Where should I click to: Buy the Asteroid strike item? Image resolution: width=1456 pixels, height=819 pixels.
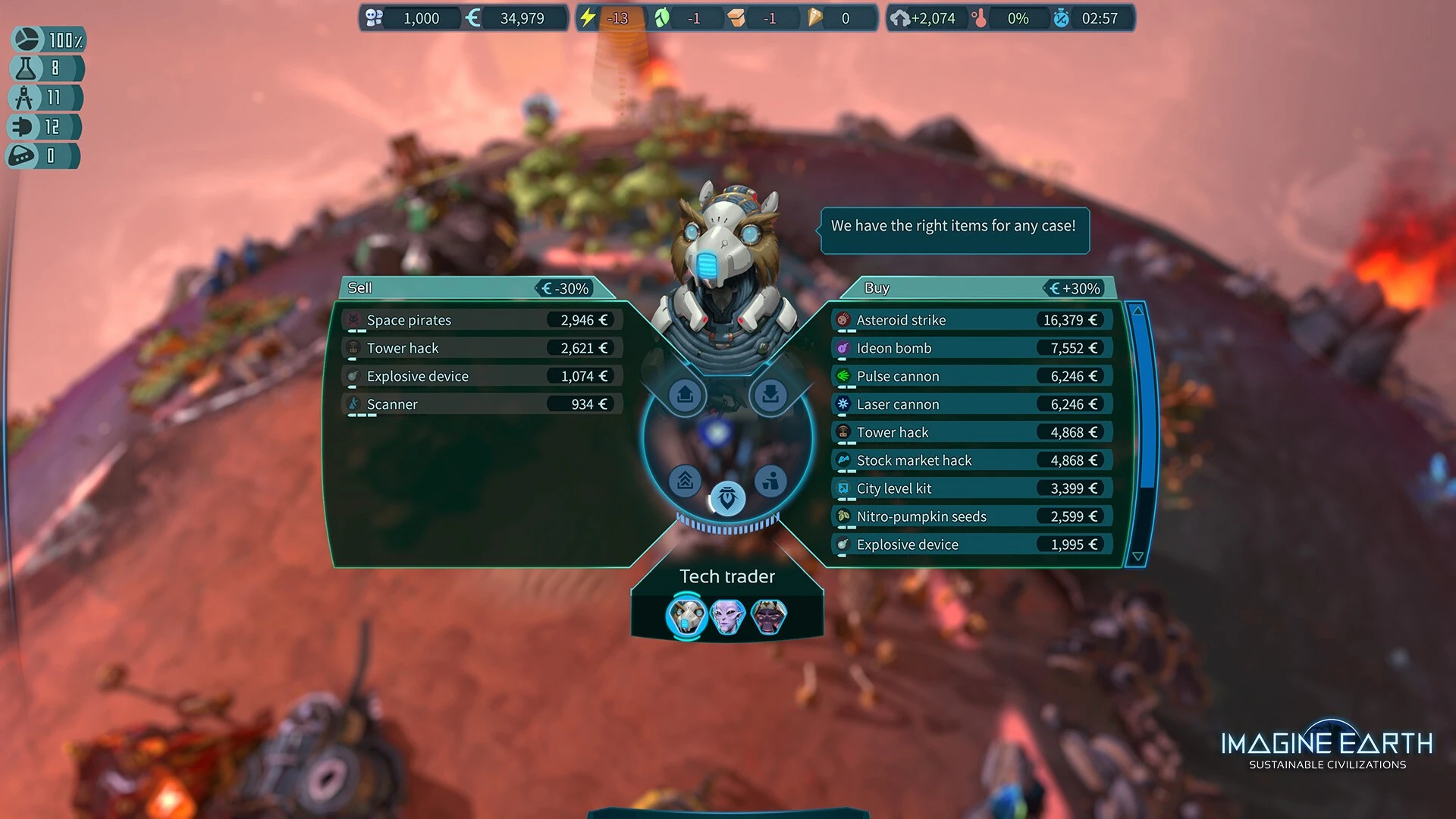point(972,320)
